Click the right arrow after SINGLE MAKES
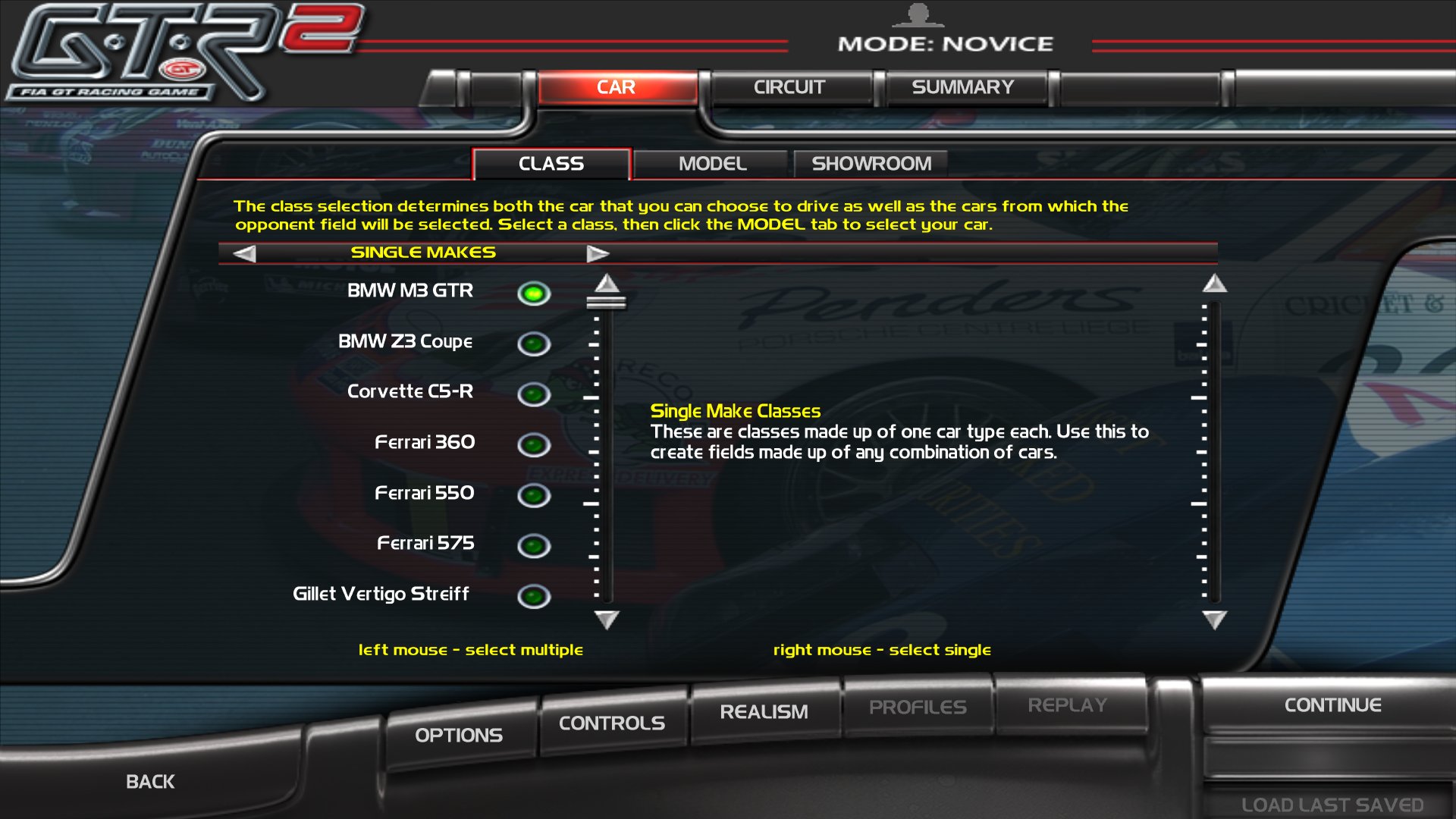 (x=598, y=253)
